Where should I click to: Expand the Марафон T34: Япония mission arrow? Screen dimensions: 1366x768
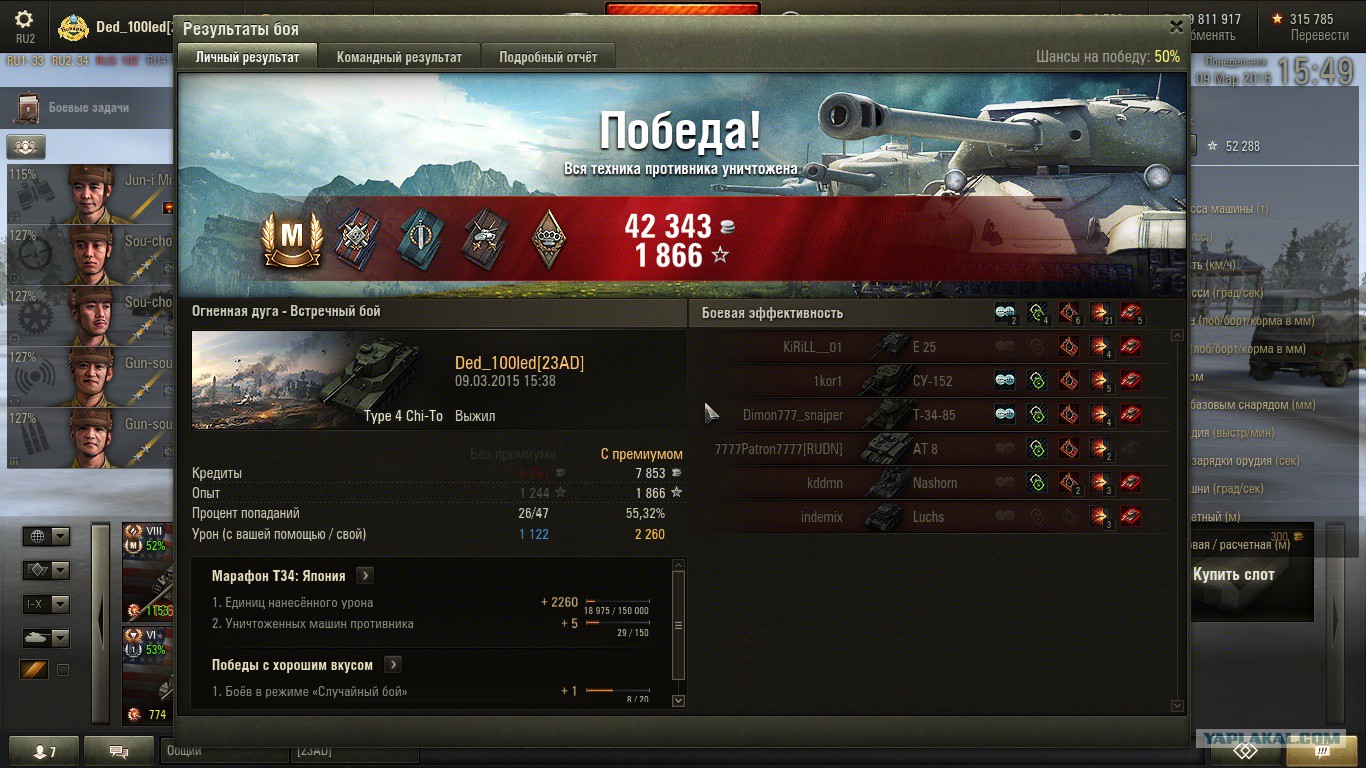pyautogui.click(x=365, y=576)
